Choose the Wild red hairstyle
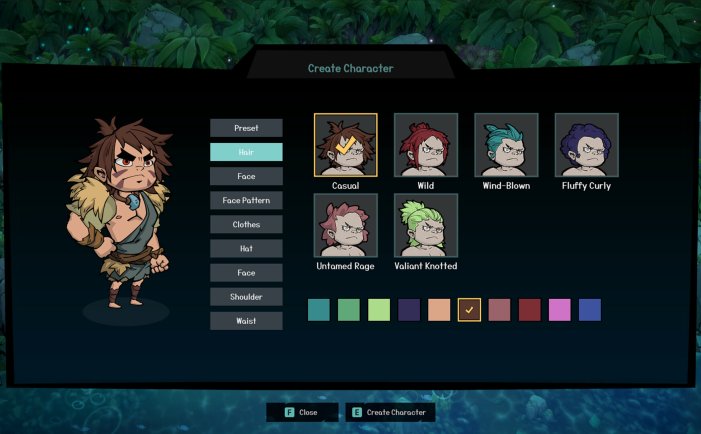Image resolution: width=701 pixels, height=434 pixels. click(426, 146)
